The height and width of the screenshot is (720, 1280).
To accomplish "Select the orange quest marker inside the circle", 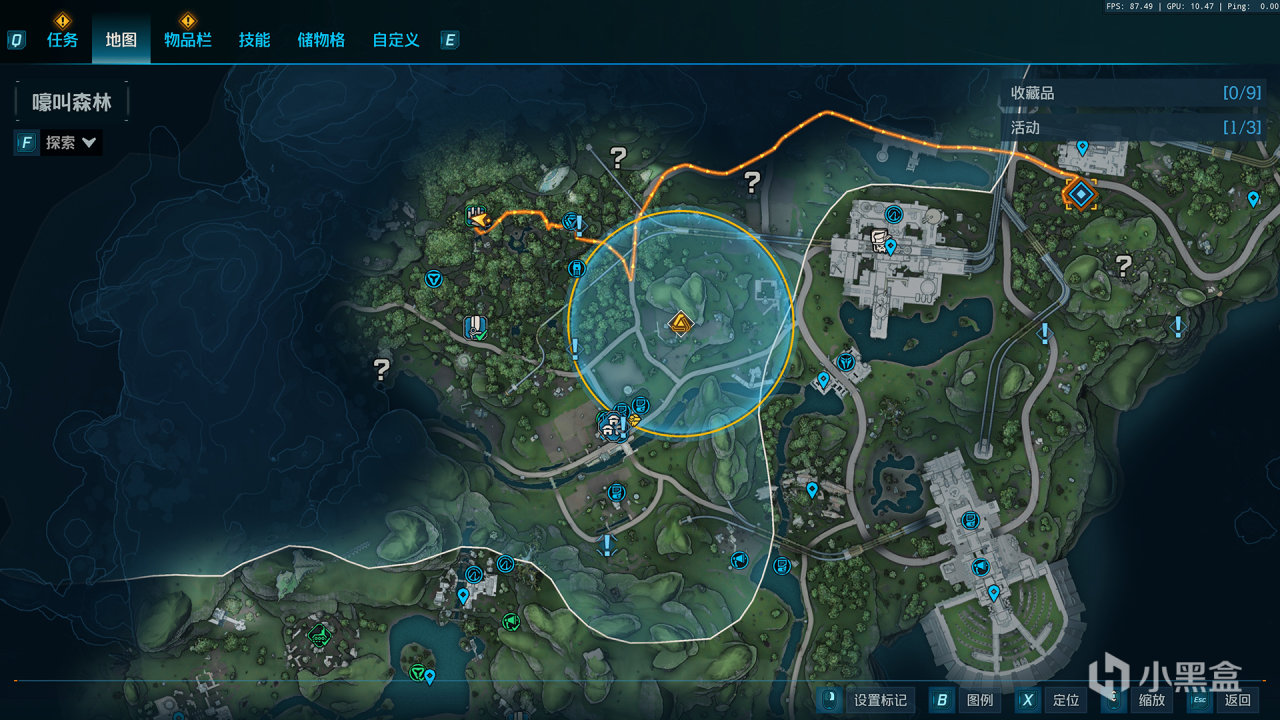I will (x=681, y=323).
